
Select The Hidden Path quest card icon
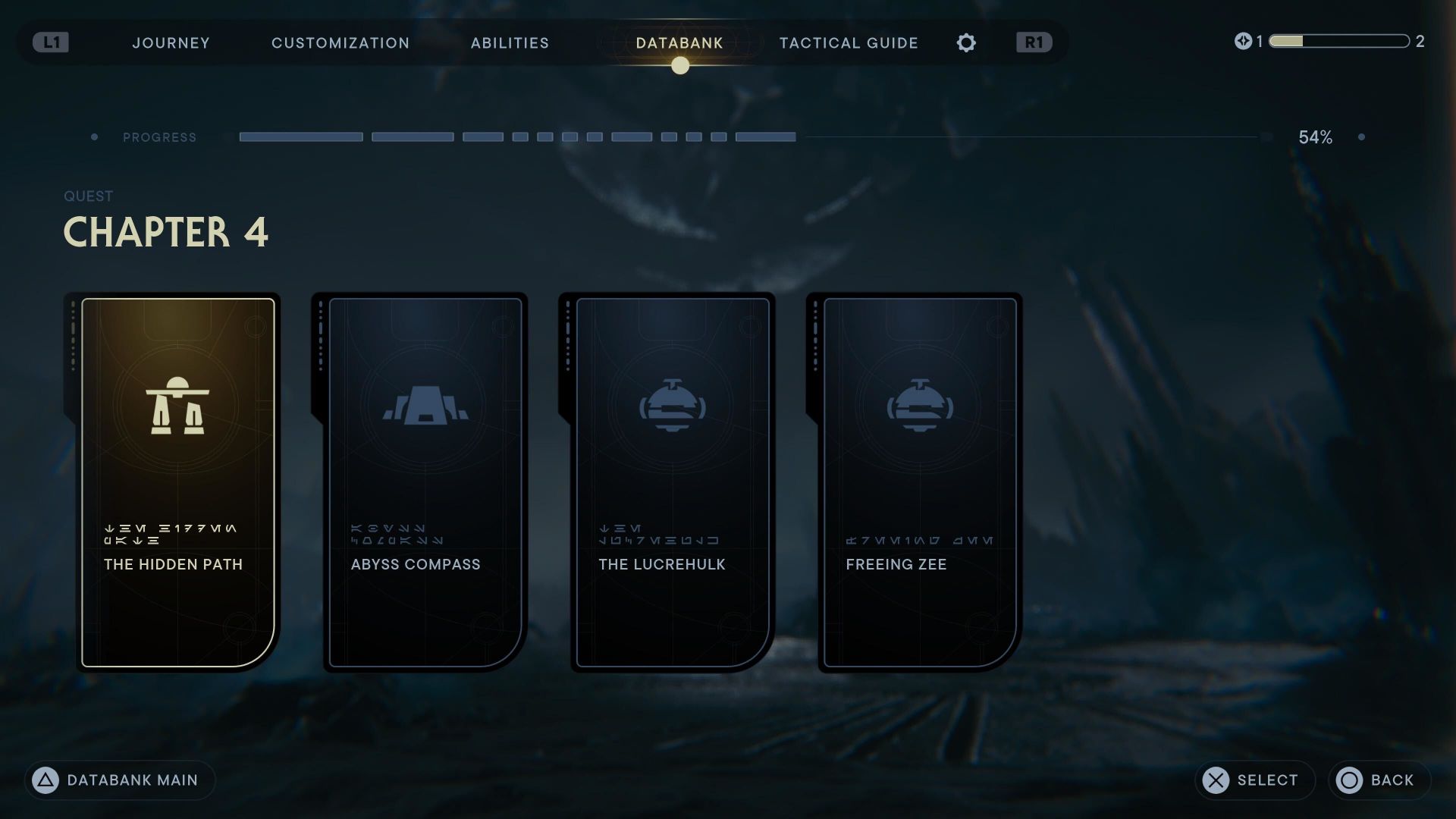click(177, 404)
